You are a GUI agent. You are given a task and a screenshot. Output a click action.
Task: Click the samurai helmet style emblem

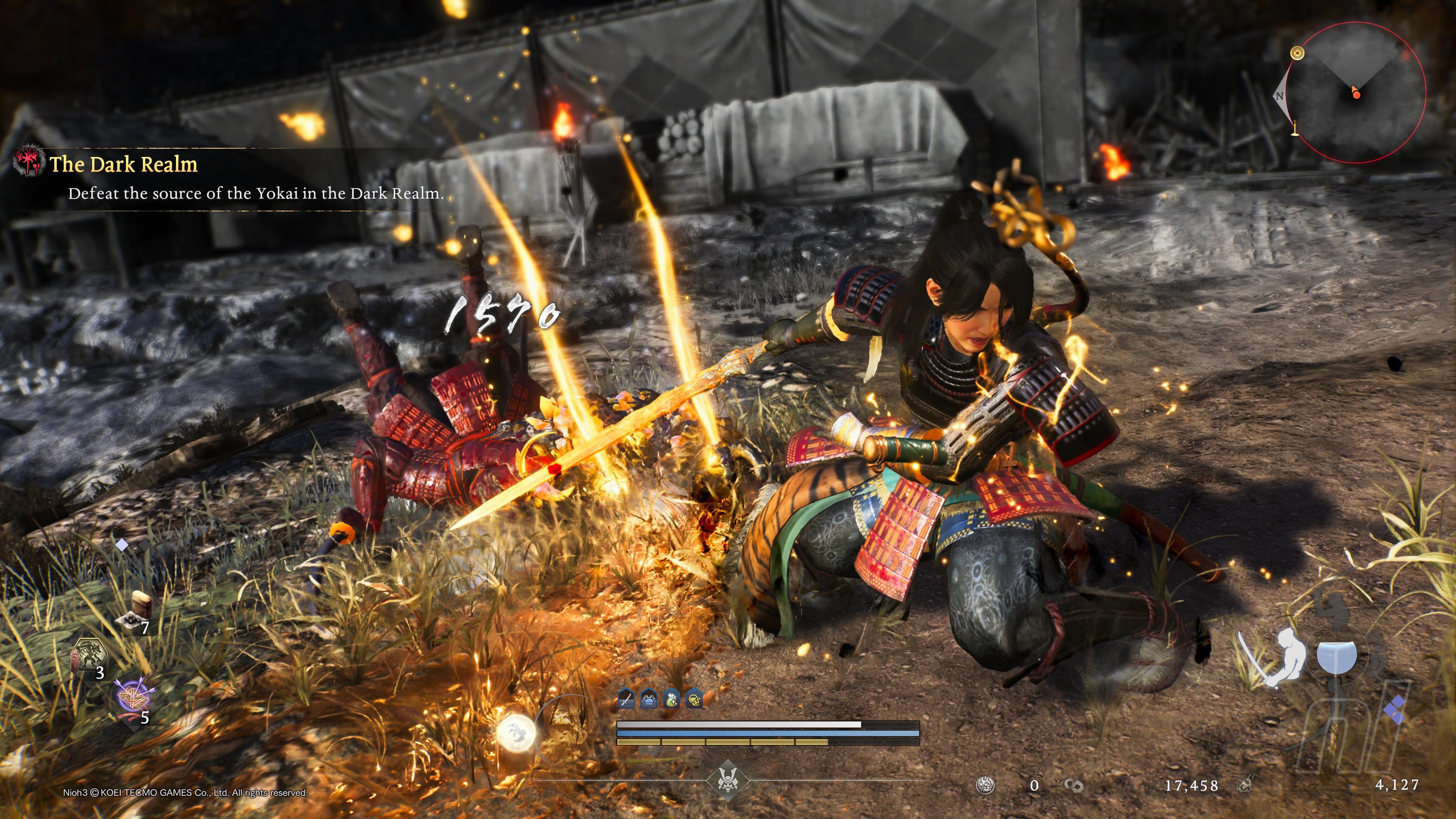tap(728, 780)
